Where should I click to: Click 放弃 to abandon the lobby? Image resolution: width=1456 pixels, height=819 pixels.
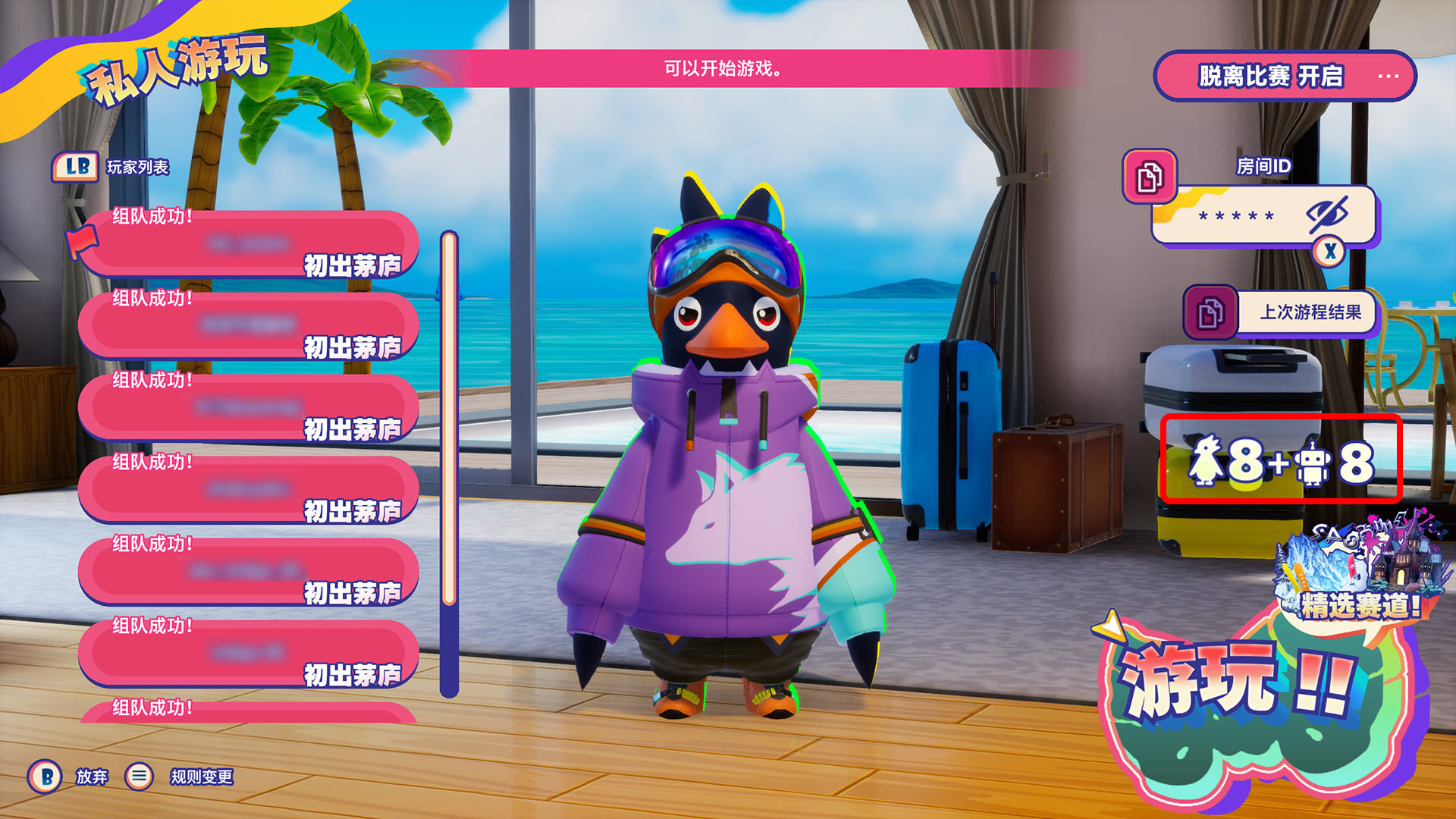click(x=91, y=777)
